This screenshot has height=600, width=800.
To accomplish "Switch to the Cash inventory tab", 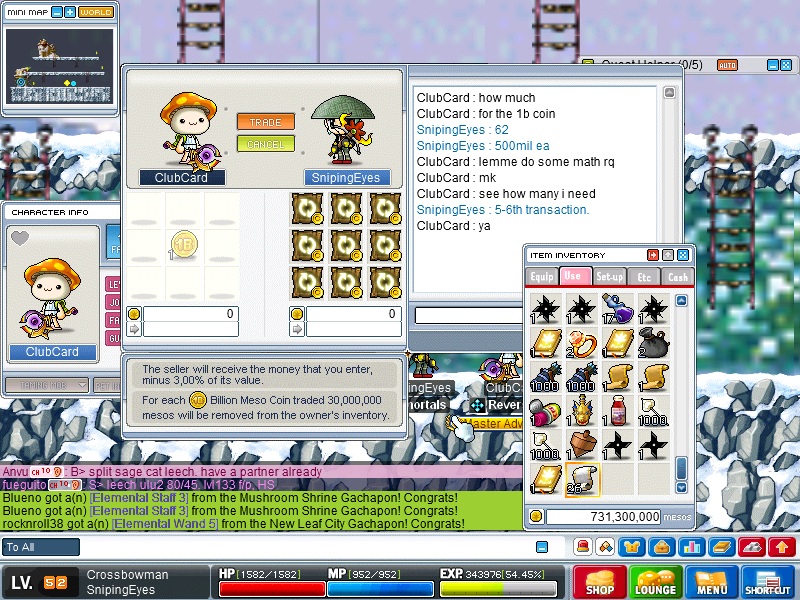I will point(677,276).
